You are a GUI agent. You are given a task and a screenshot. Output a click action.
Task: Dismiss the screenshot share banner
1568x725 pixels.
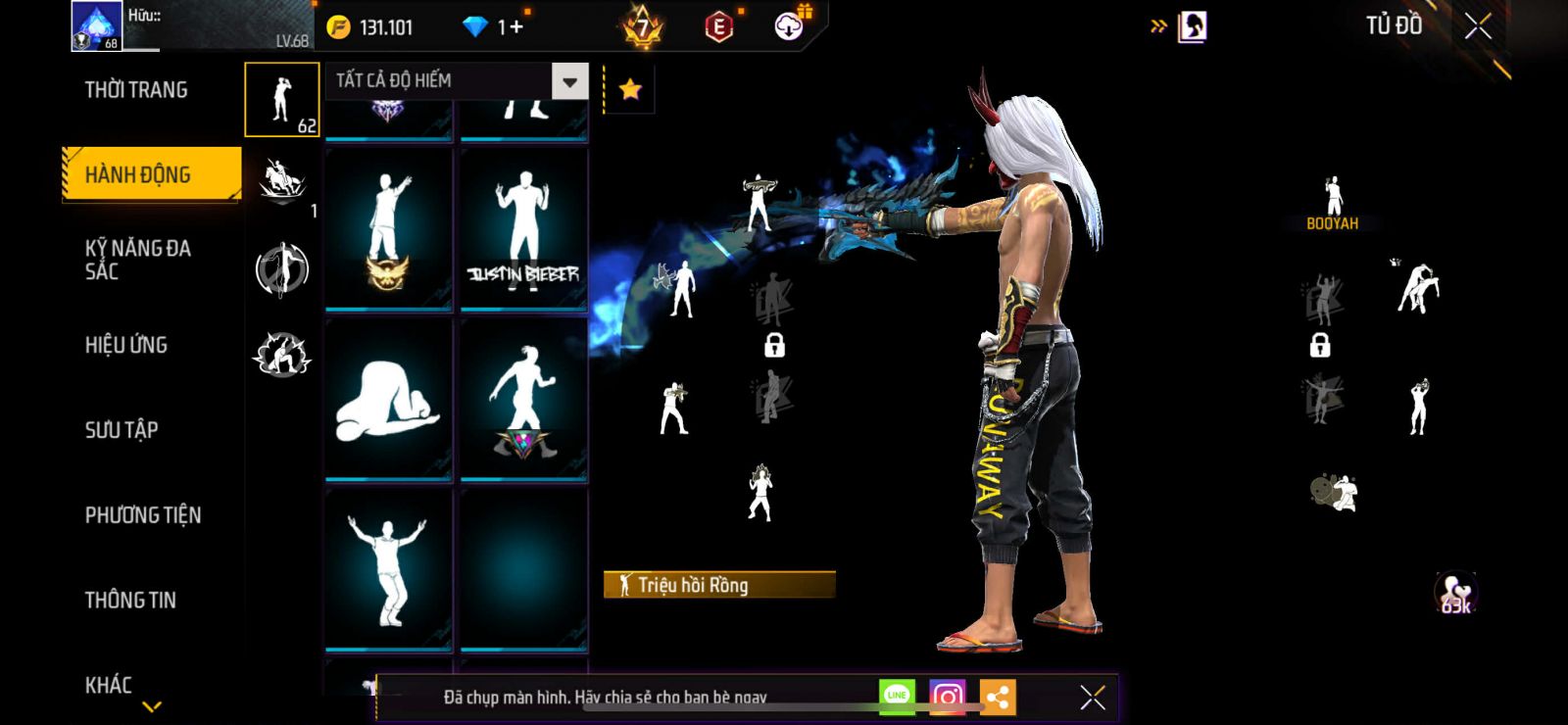(x=1092, y=698)
